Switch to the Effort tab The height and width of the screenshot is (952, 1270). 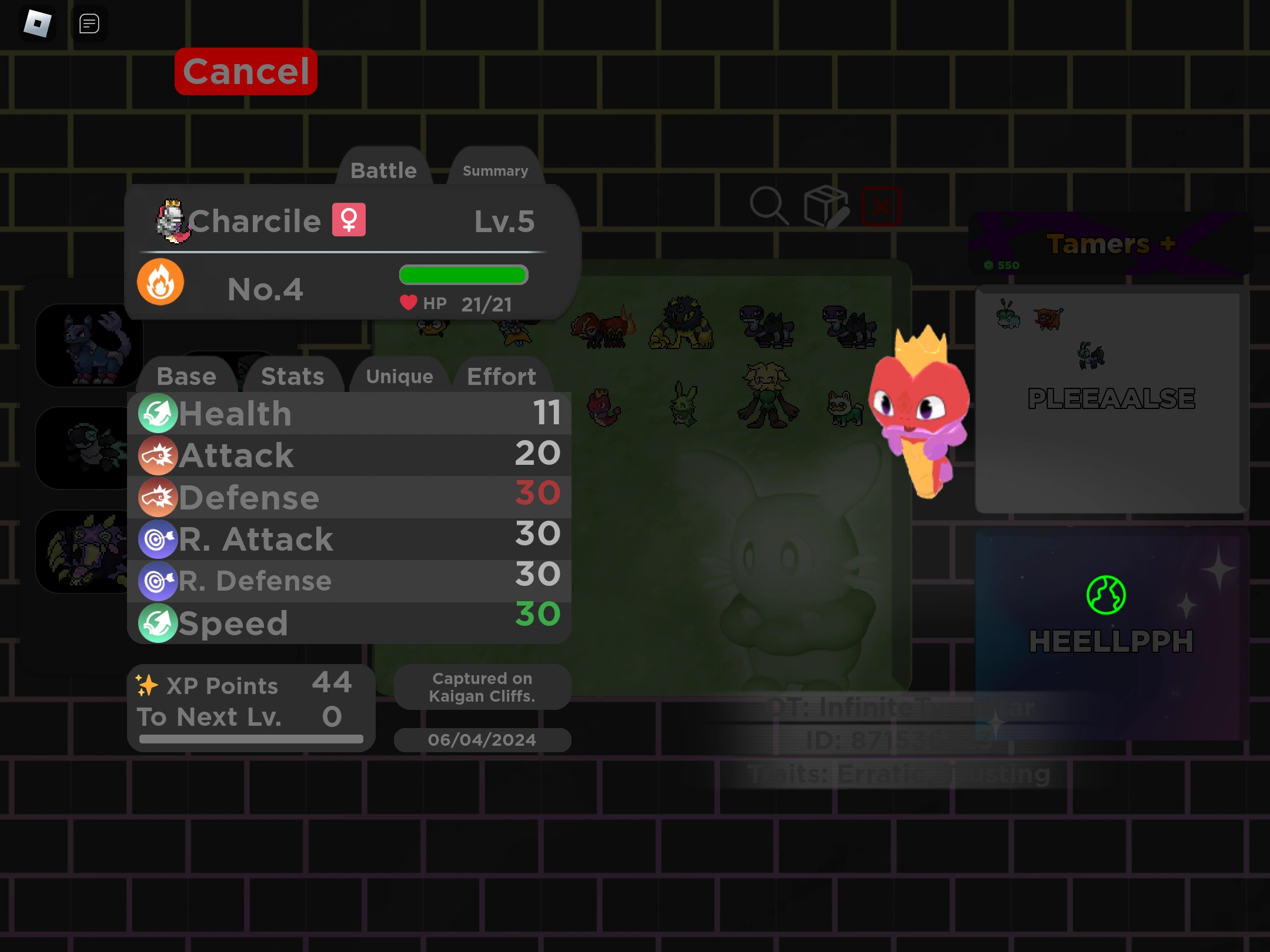pyautogui.click(x=501, y=376)
